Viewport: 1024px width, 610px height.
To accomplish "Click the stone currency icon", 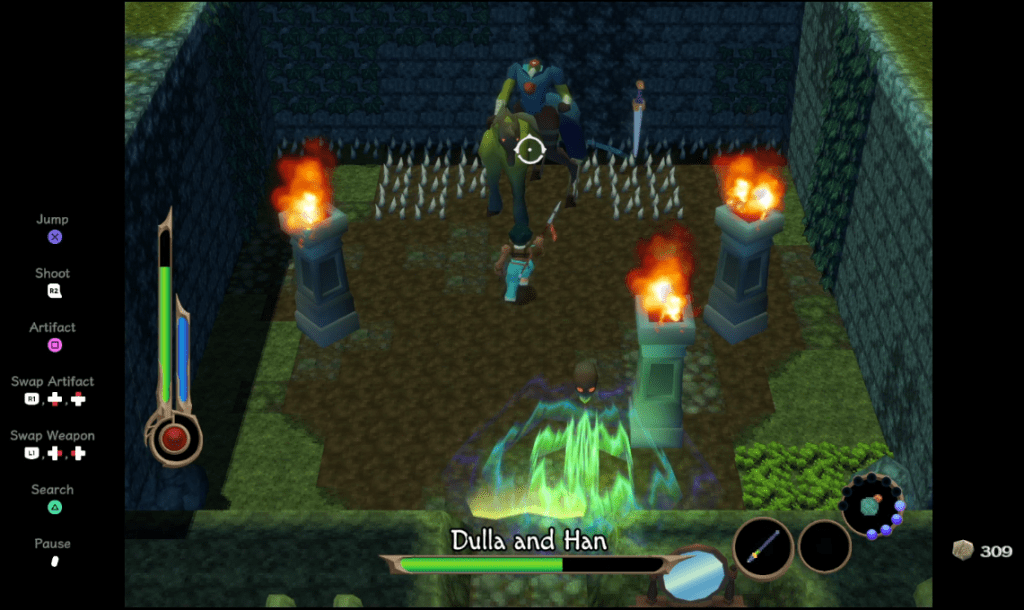I will (x=963, y=550).
